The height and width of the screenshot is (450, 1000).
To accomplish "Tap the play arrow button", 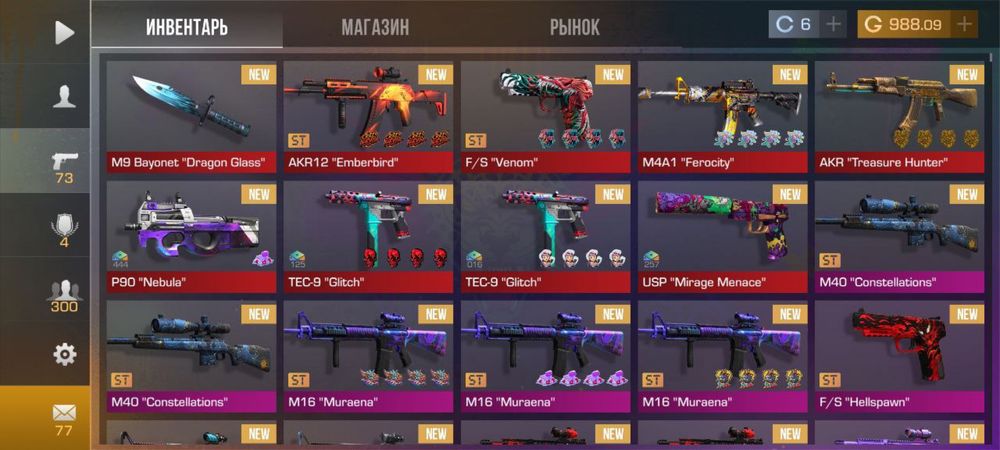I will [x=64, y=32].
